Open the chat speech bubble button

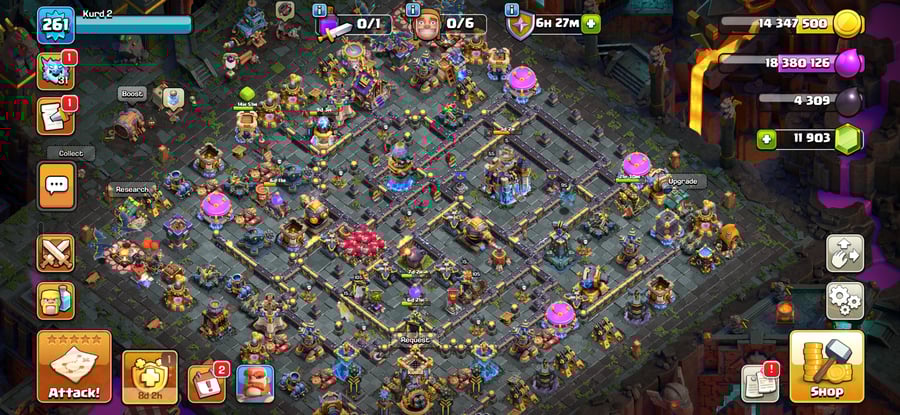[56, 186]
